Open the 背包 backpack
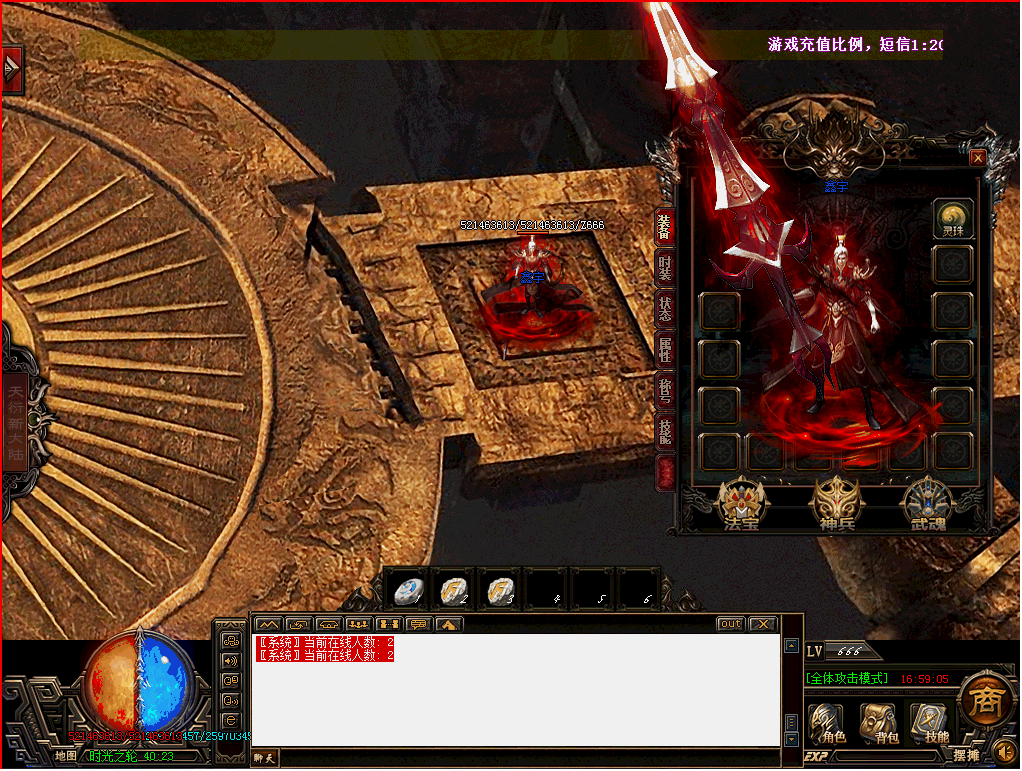The width and height of the screenshot is (1022, 771). tap(879, 723)
